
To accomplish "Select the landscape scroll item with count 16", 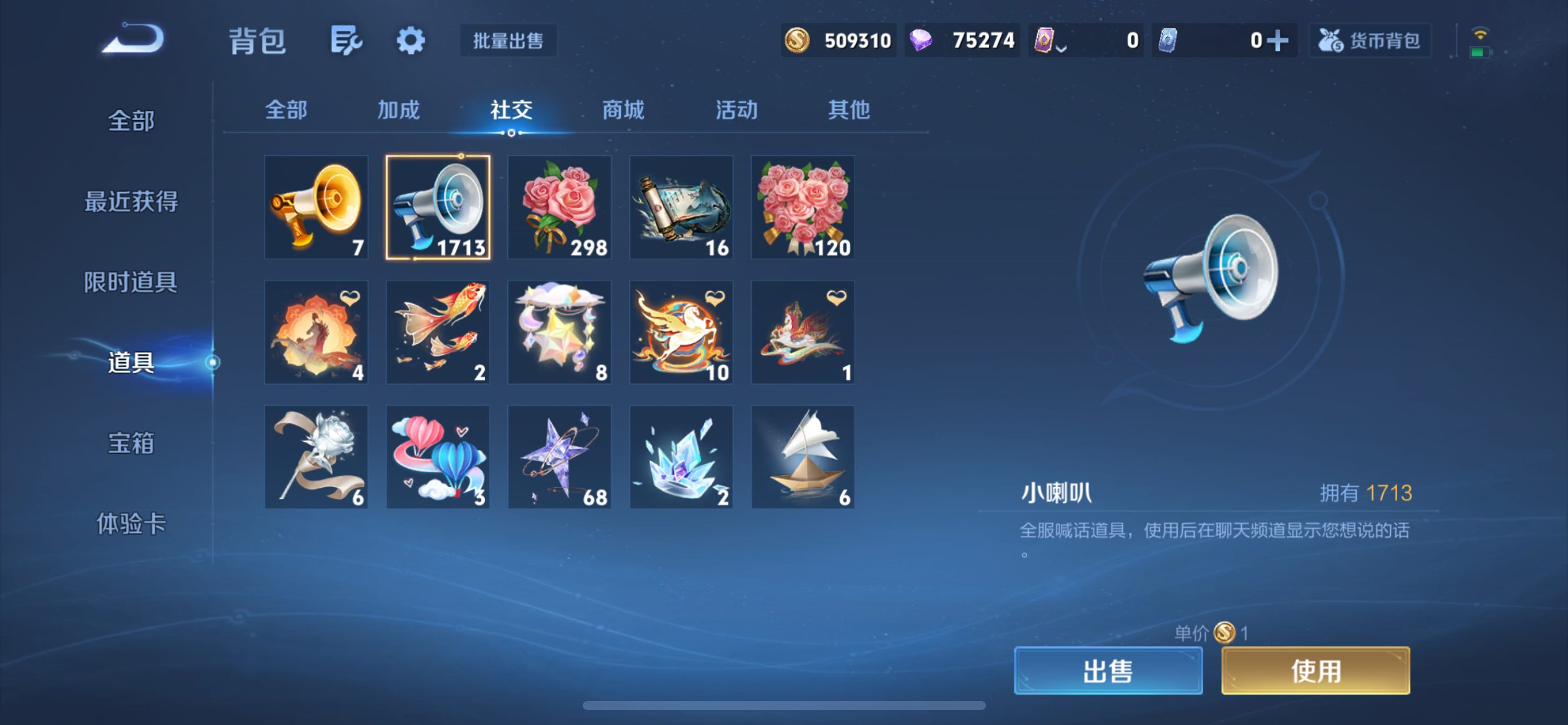I will coord(681,208).
